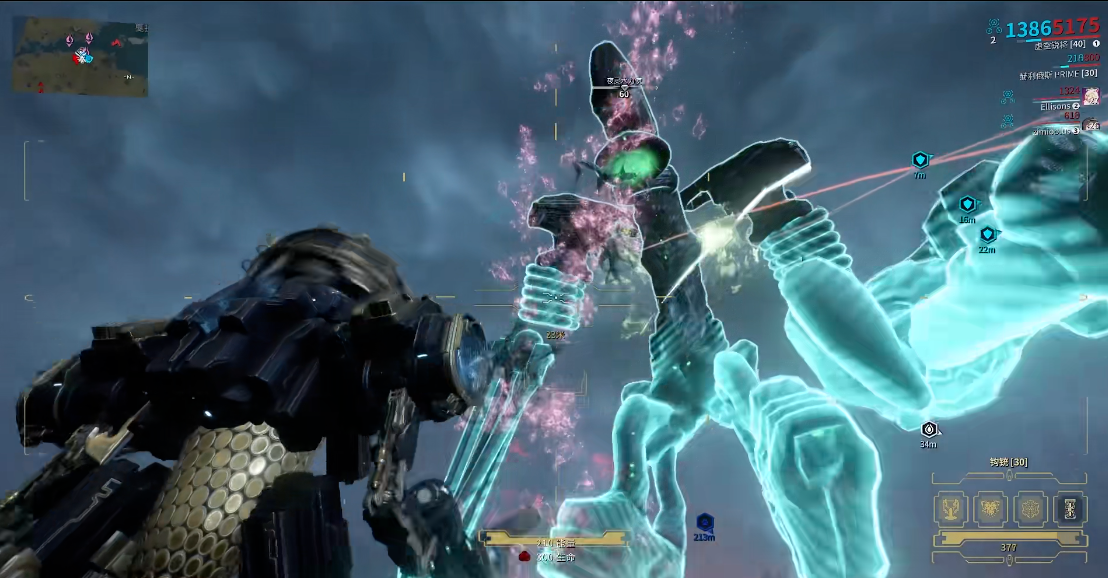Choose the shield waypoint marked 22m
This screenshot has height=578, width=1108.
(x=987, y=234)
